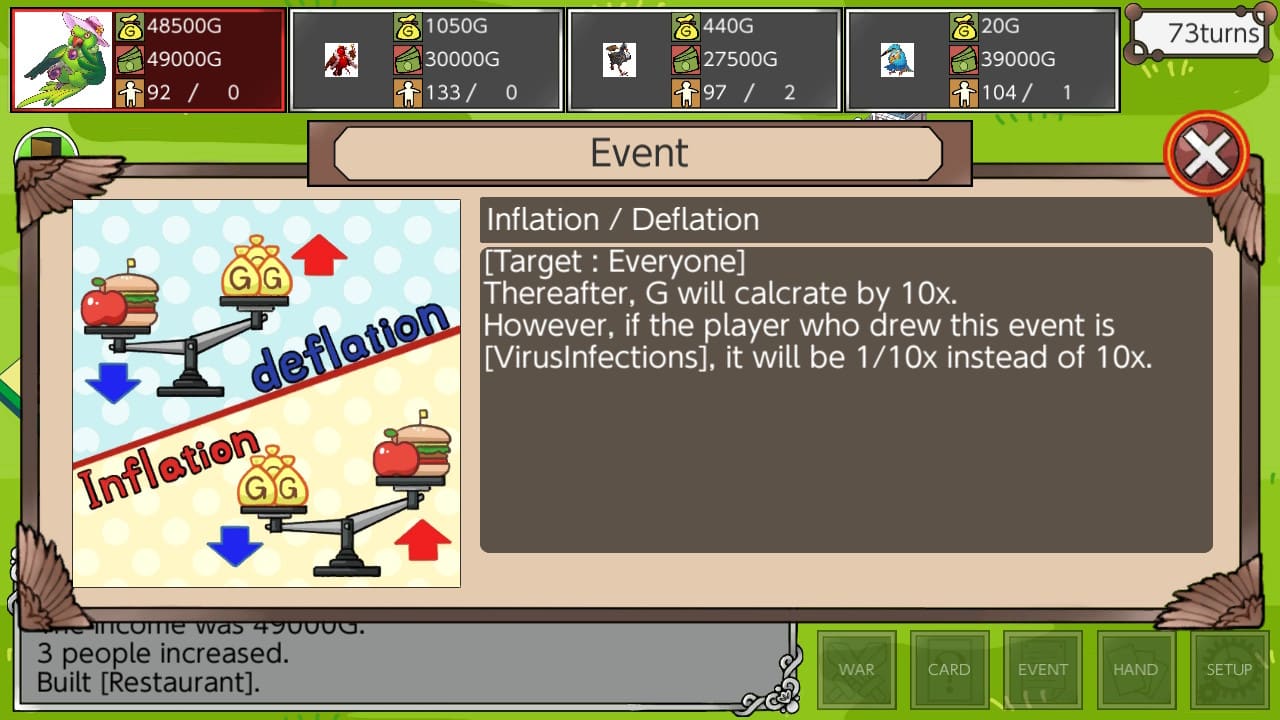Click the Event header banner
Screen dimensions: 1280x720
click(639, 152)
